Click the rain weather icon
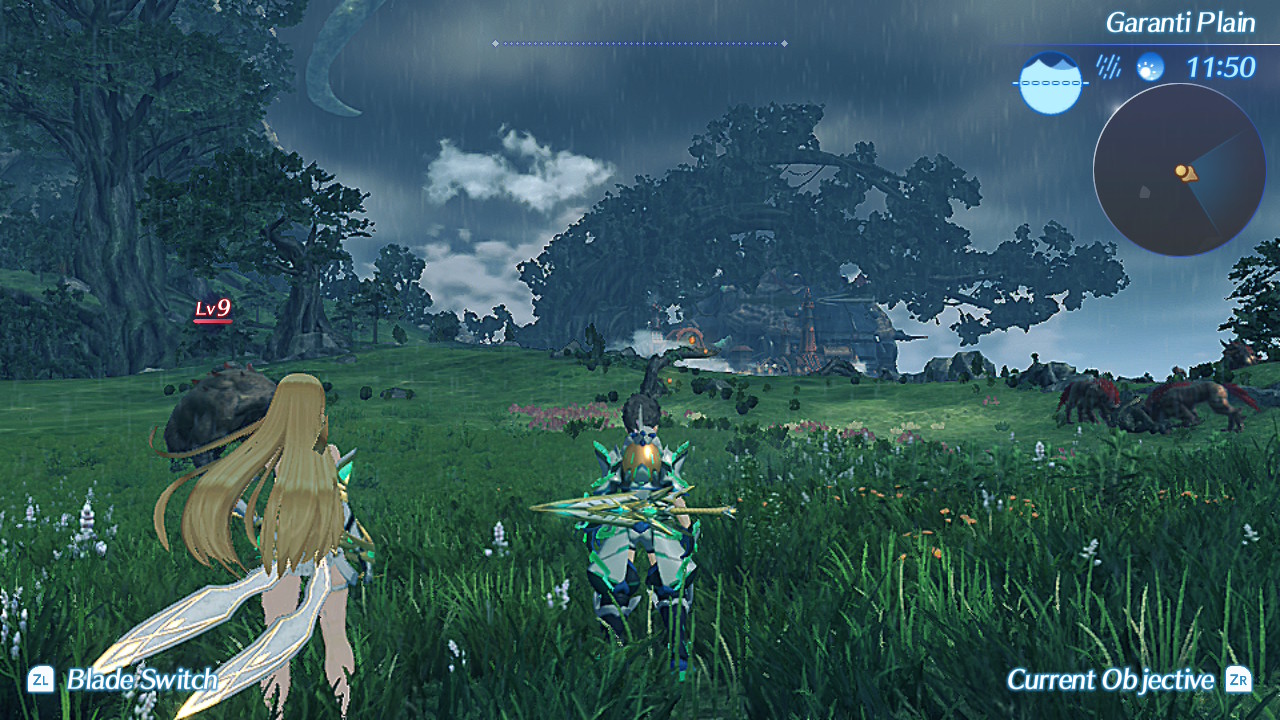 click(1108, 67)
